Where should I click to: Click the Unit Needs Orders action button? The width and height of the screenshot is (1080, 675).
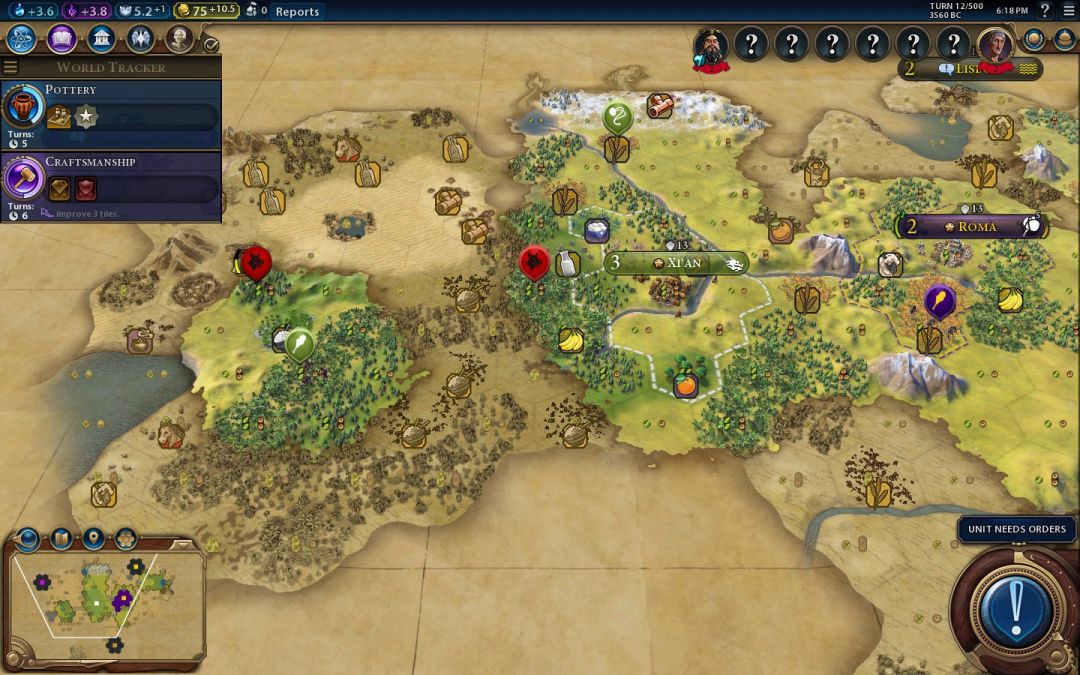point(1017,607)
